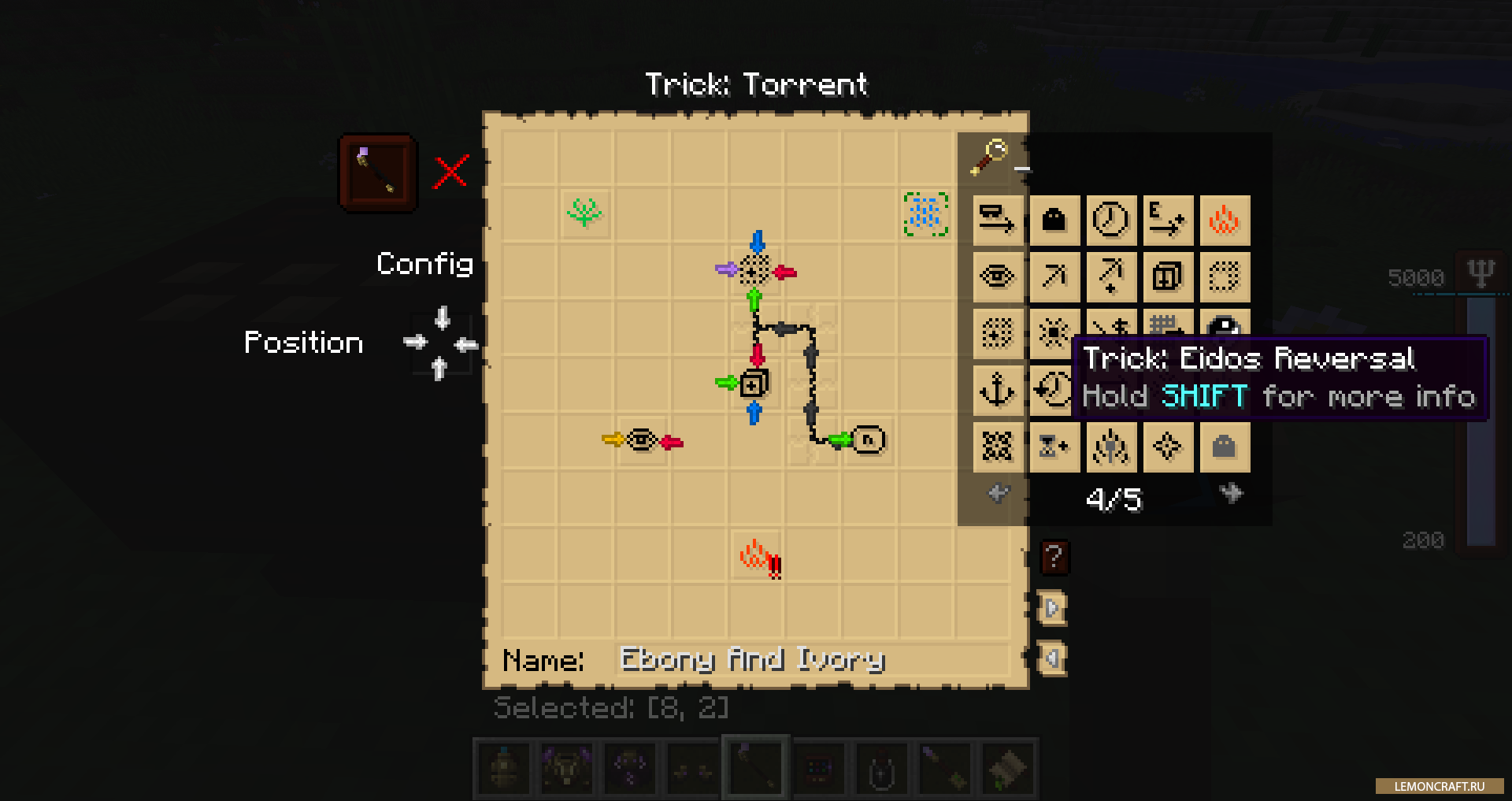This screenshot has height=801, width=1512.
Task: Select the cube trick piece in the palette
Action: (x=1167, y=276)
